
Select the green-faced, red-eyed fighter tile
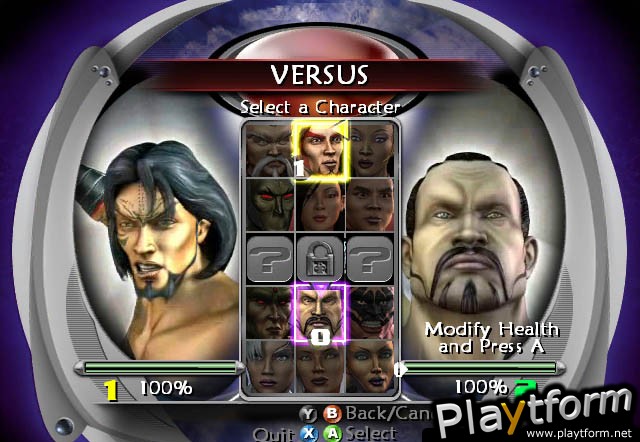[x=268, y=204]
